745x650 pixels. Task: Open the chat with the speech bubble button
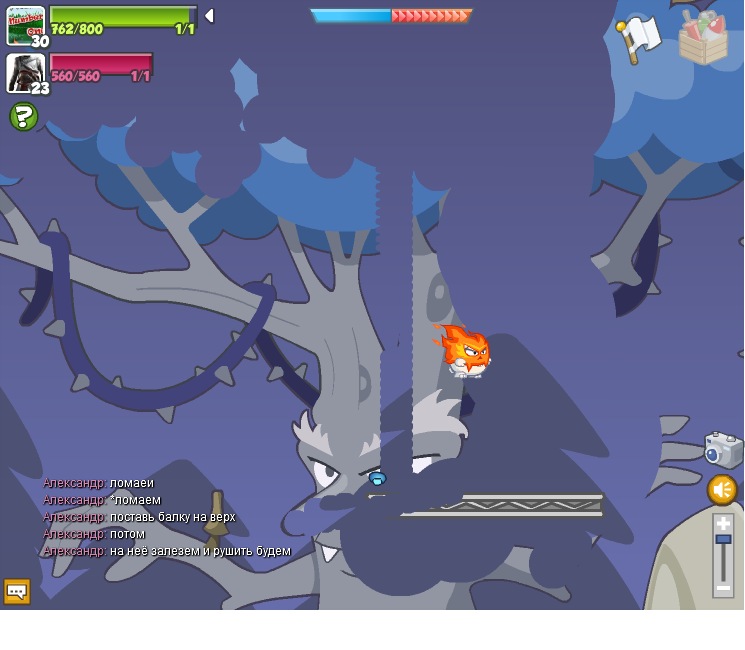[x=17, y=591]
